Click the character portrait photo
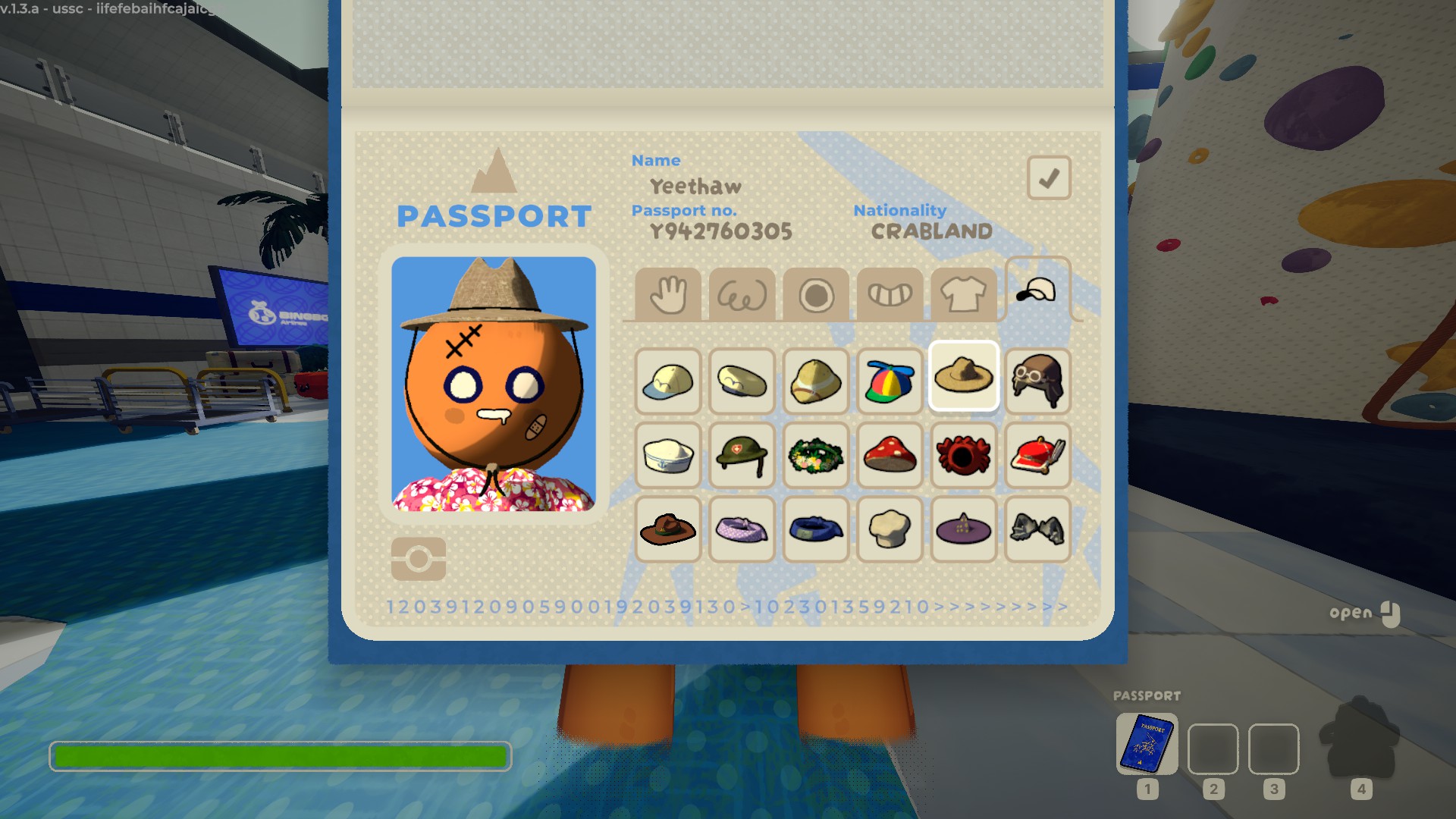The height and width of the screenshot is (819, 1456). coord(494,387)
